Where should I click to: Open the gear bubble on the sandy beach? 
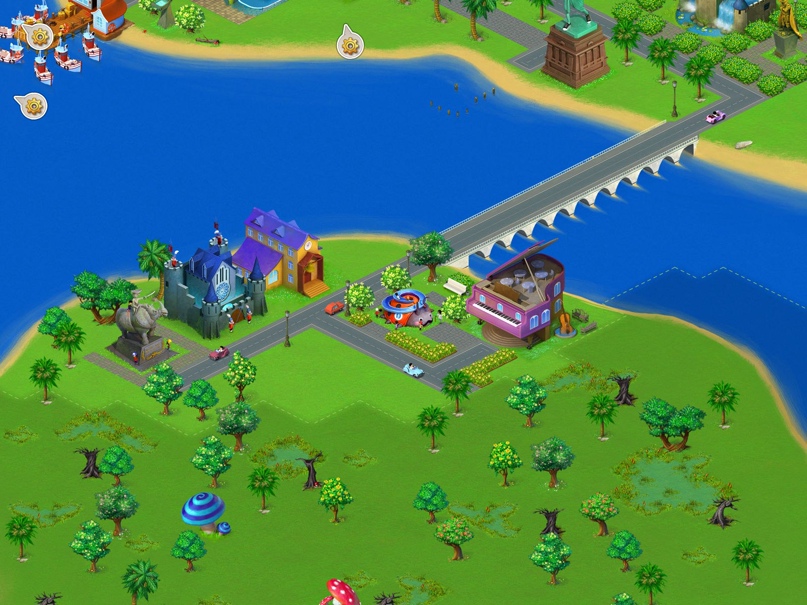tap(350, 44)
